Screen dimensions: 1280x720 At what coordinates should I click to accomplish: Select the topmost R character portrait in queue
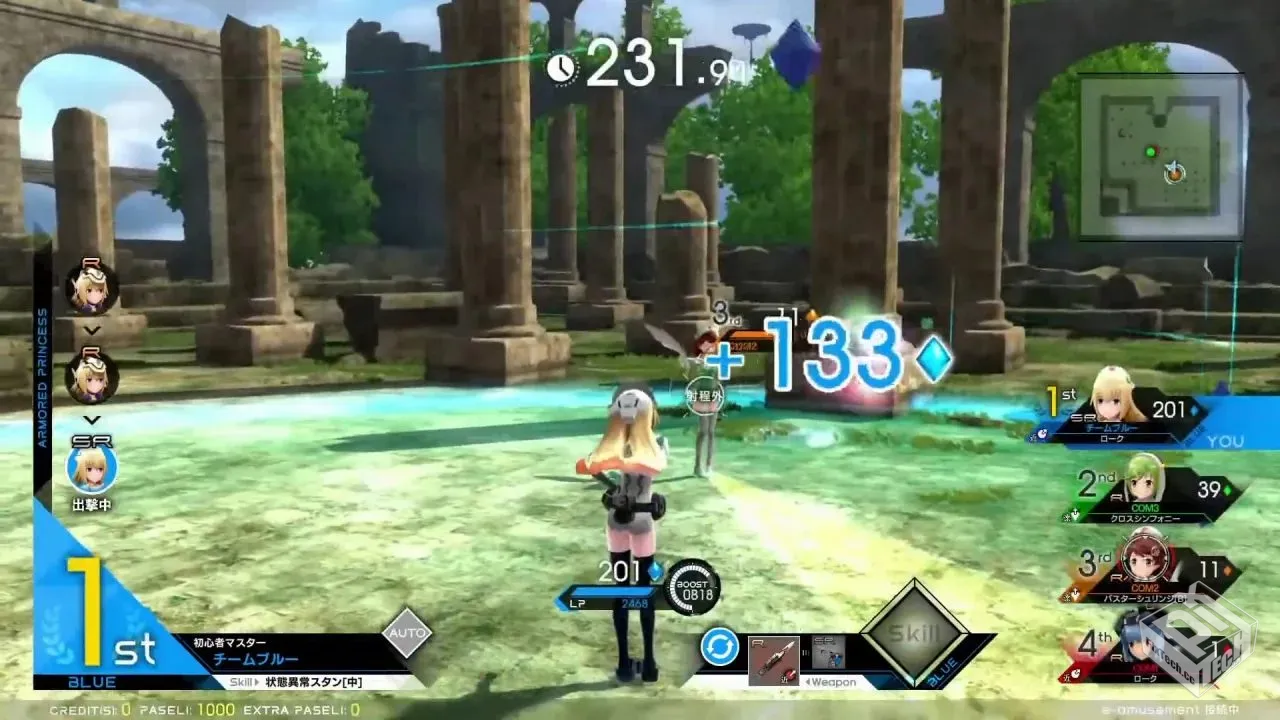point(92,288)
